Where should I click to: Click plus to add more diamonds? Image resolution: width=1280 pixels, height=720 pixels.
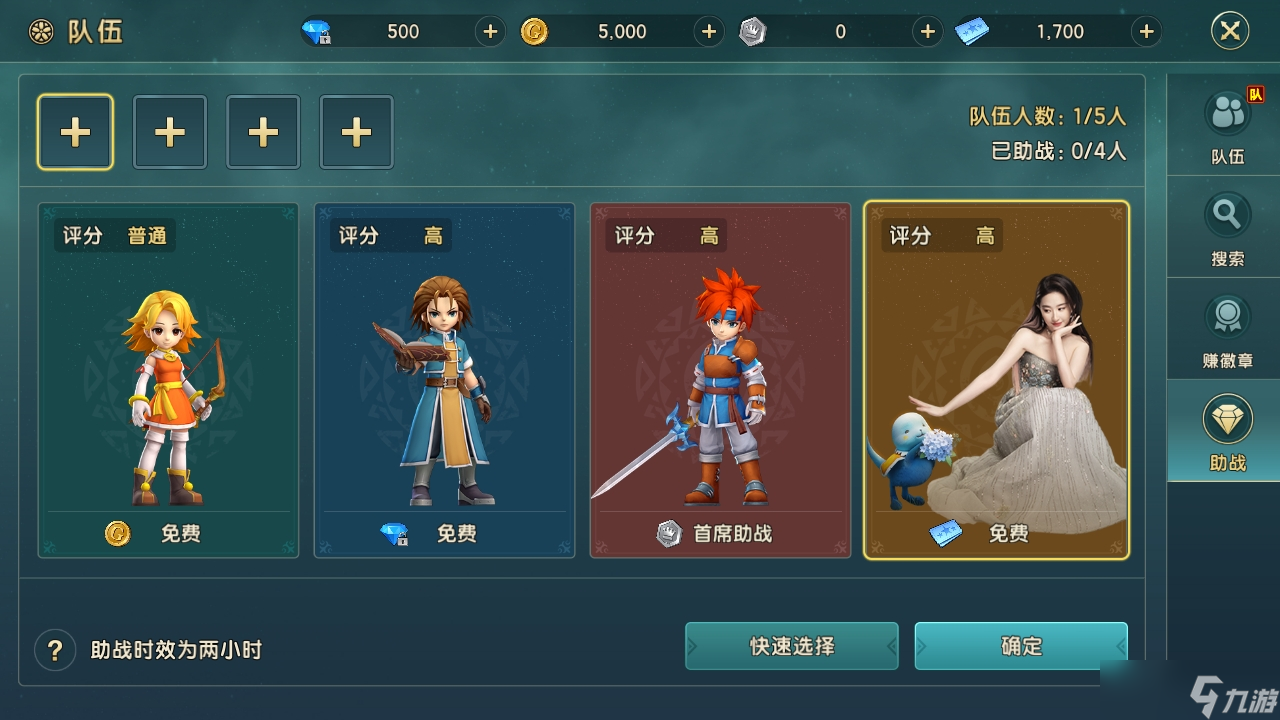point(489,31)
